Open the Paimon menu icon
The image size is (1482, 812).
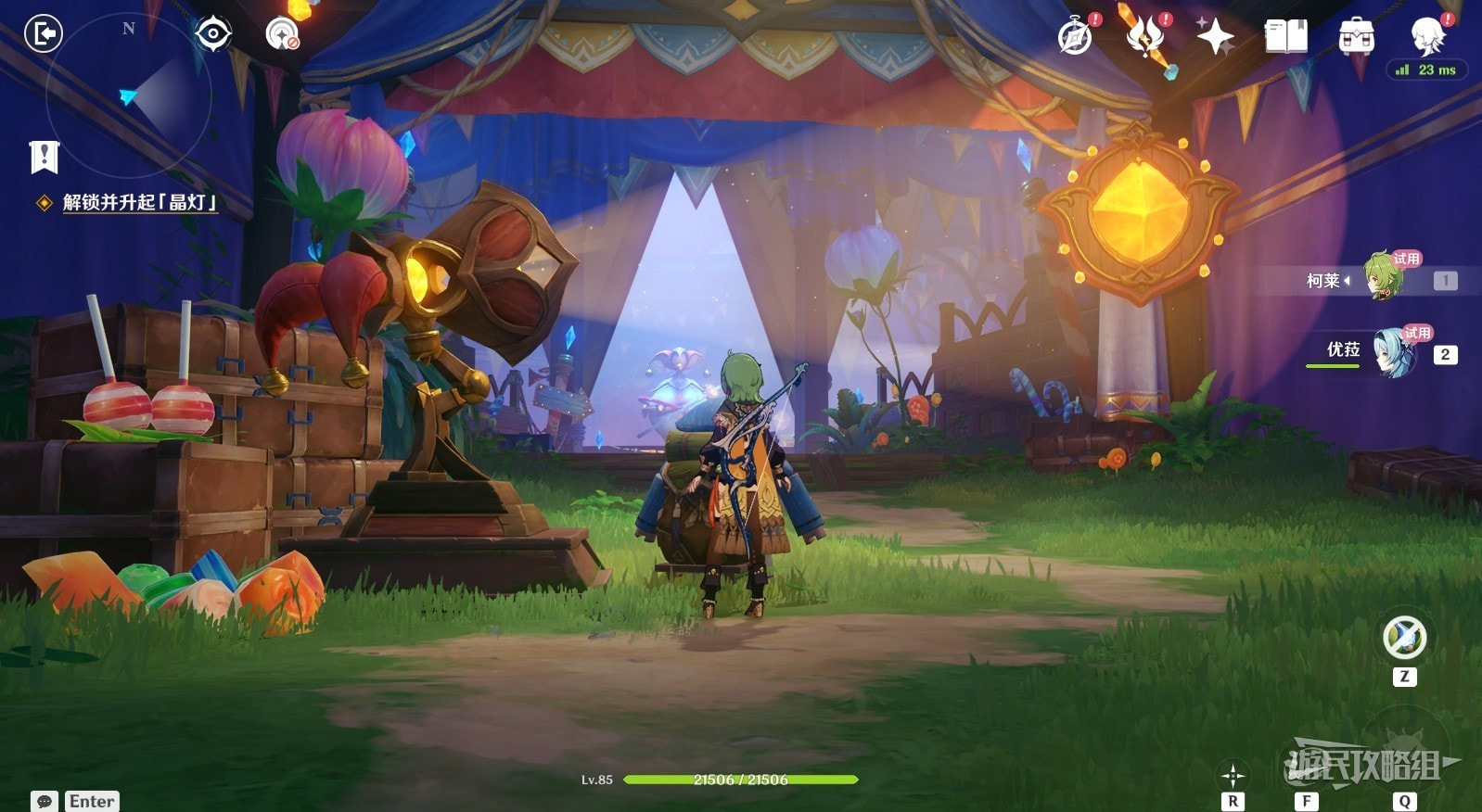coord(1427,35)
